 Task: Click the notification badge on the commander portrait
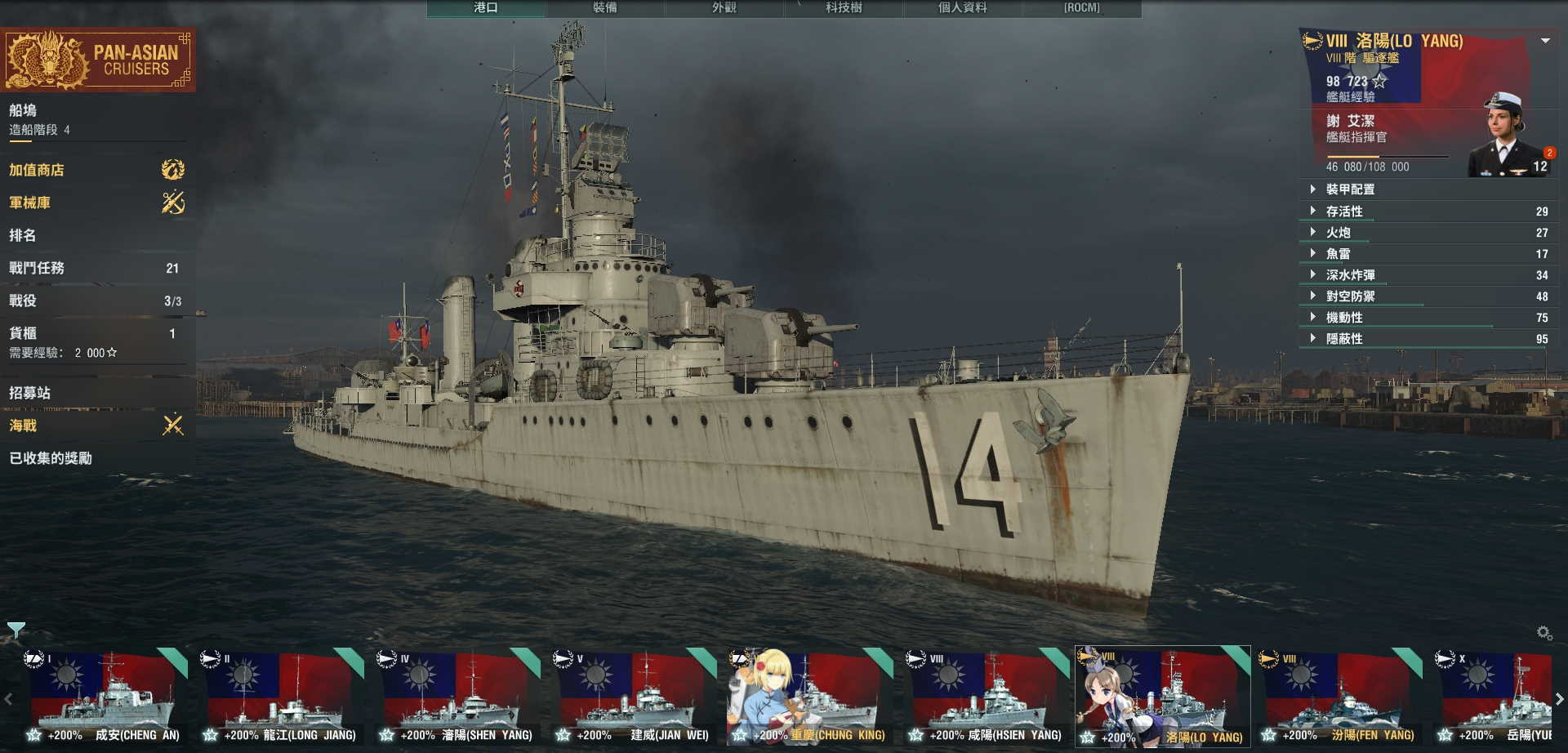(1550, 151)
